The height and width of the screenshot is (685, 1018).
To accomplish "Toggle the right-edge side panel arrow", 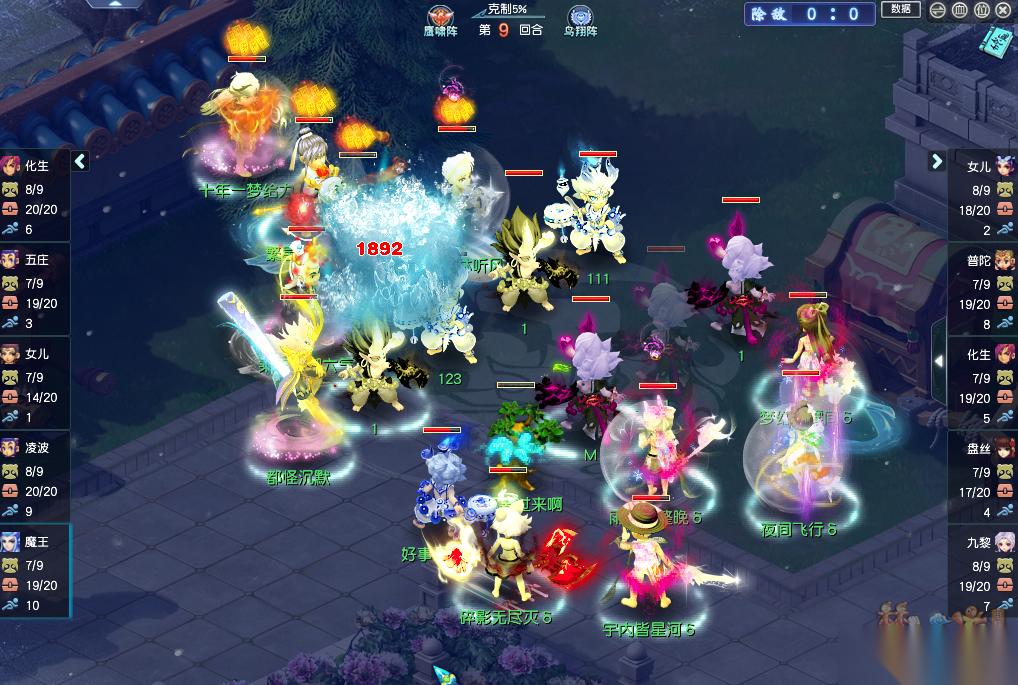I will click(939, 360).
